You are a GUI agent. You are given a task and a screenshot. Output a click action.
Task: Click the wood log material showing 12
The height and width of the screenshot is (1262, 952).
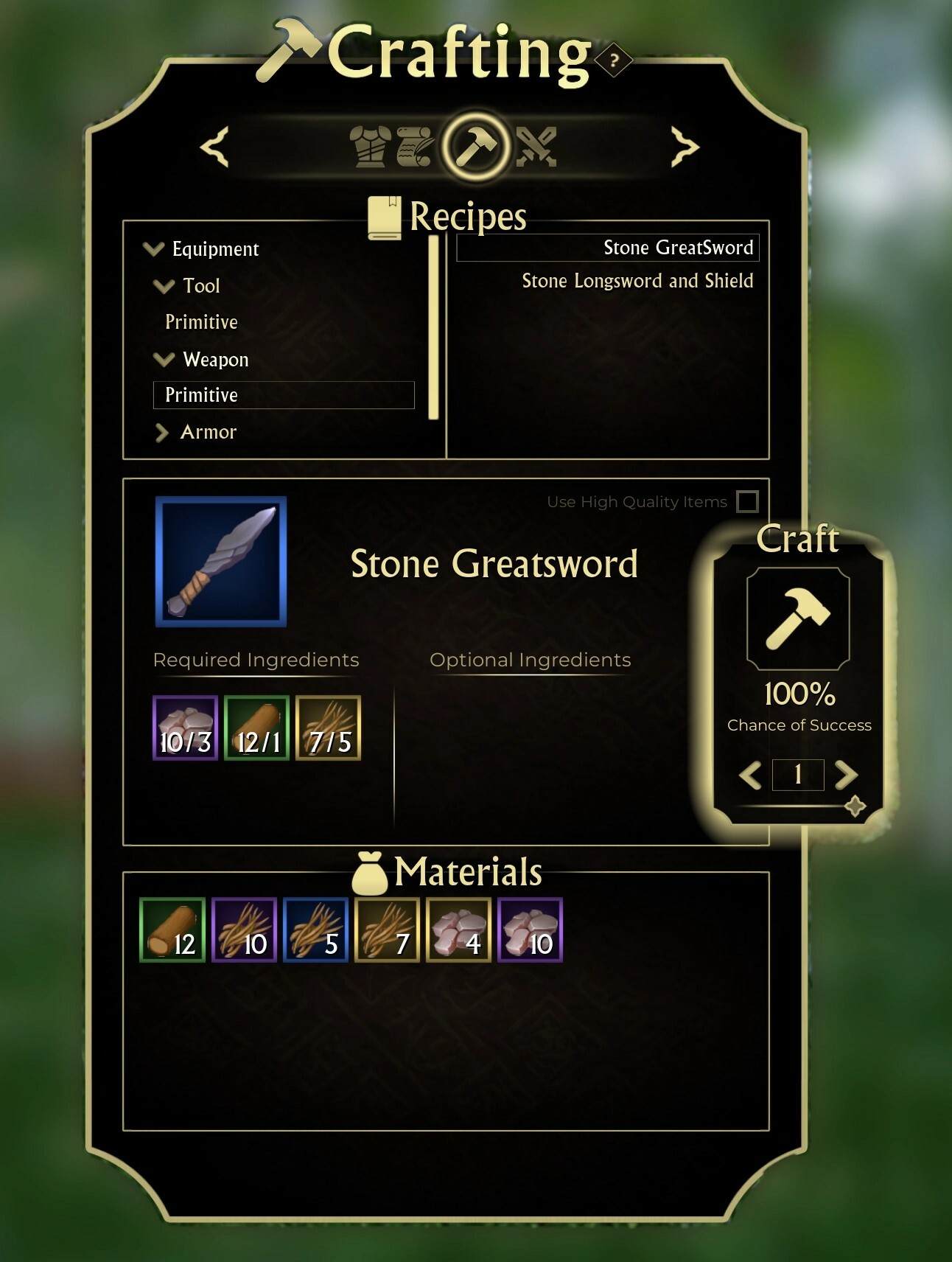pyautogui.click(x=172, y=930)
